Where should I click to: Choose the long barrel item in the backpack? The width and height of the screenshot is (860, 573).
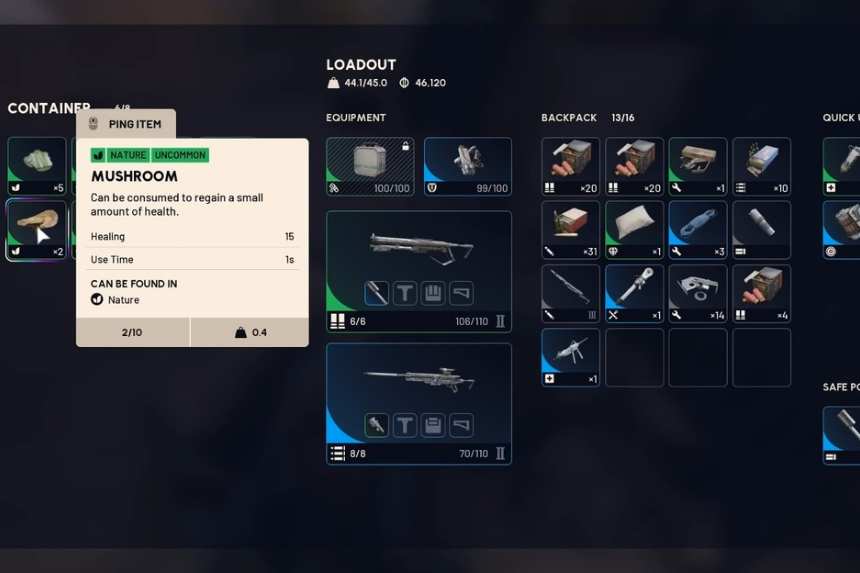tap(570, 293)
